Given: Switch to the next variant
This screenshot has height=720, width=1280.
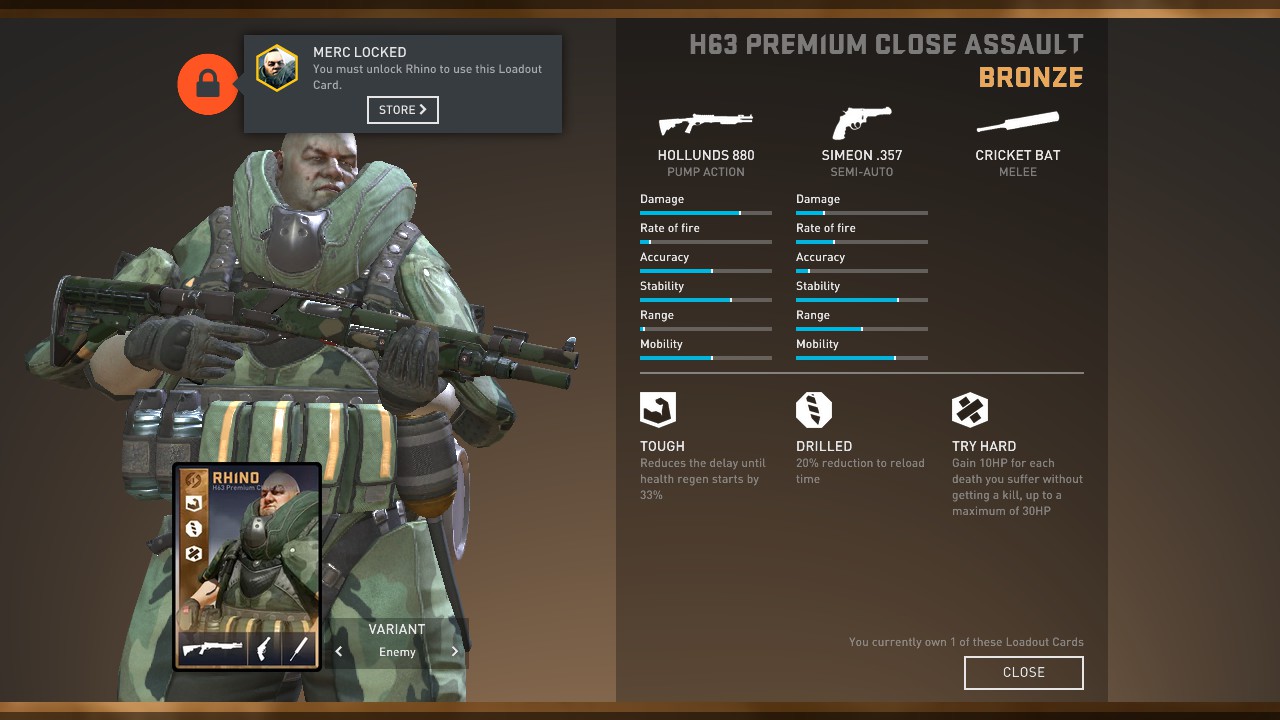Looking at the screenshot, I should [455, 652].
